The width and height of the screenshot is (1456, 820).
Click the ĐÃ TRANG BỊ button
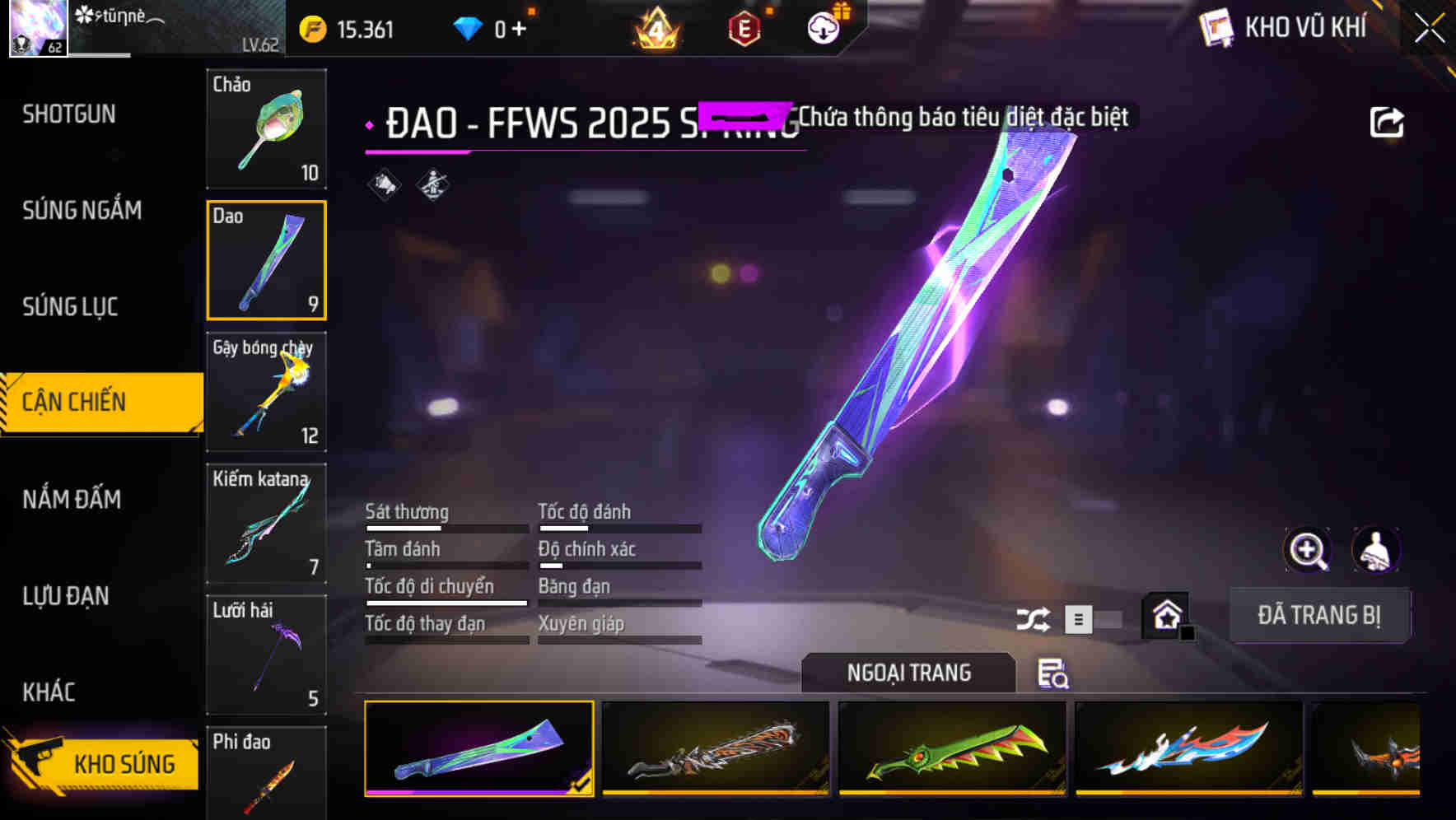(x=1318, y=615)
